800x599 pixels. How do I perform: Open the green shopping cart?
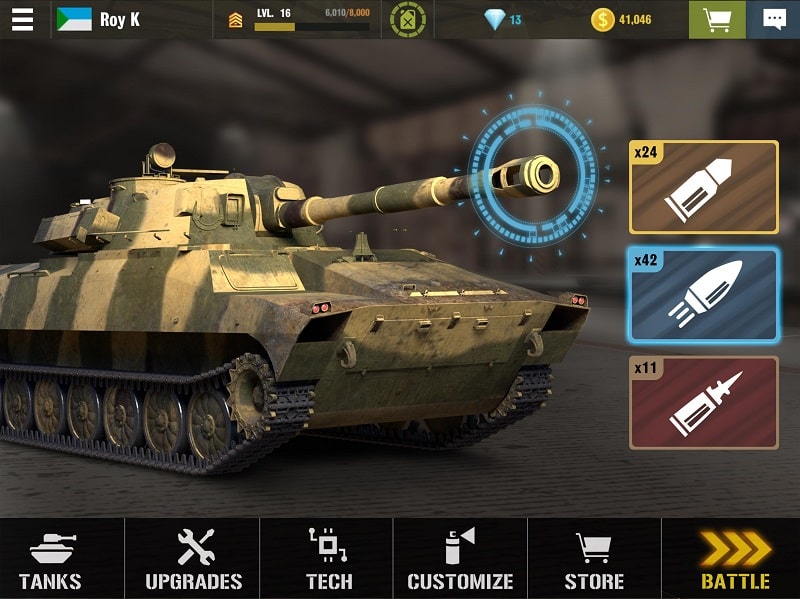coord(716,19)
